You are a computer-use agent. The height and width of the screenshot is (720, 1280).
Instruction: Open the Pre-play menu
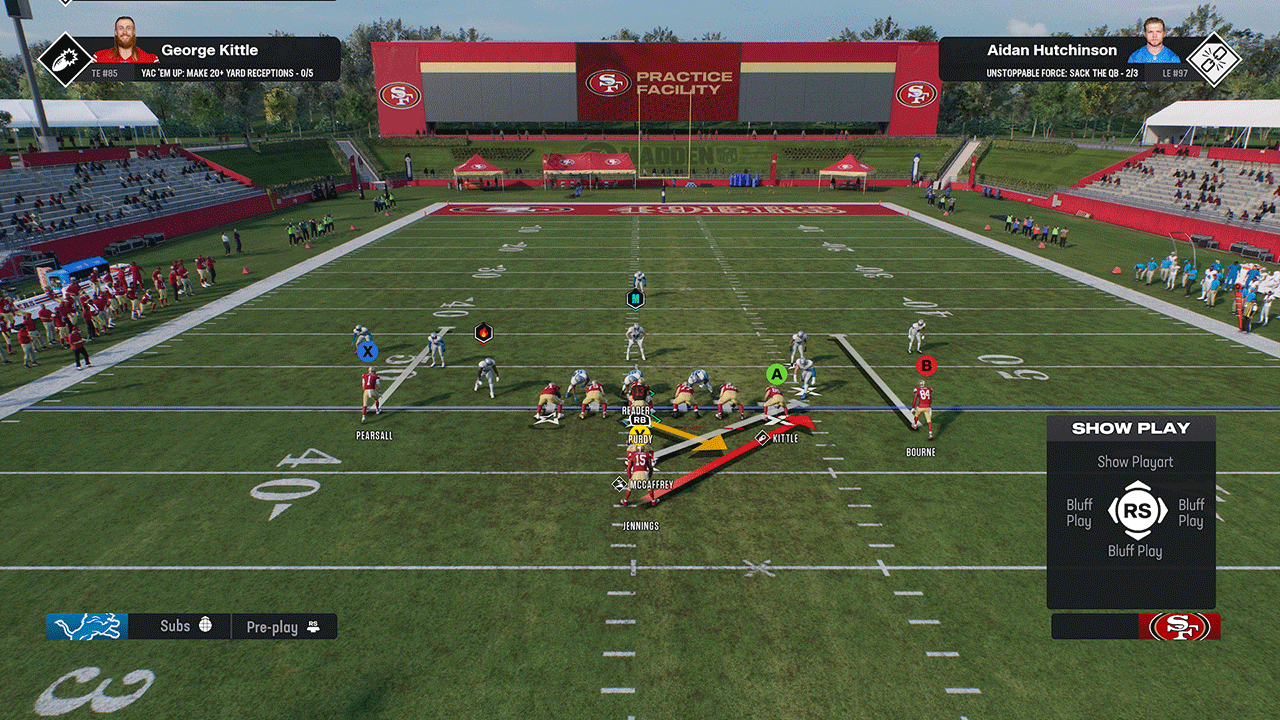pyautogui.click(x=283, y=627)
